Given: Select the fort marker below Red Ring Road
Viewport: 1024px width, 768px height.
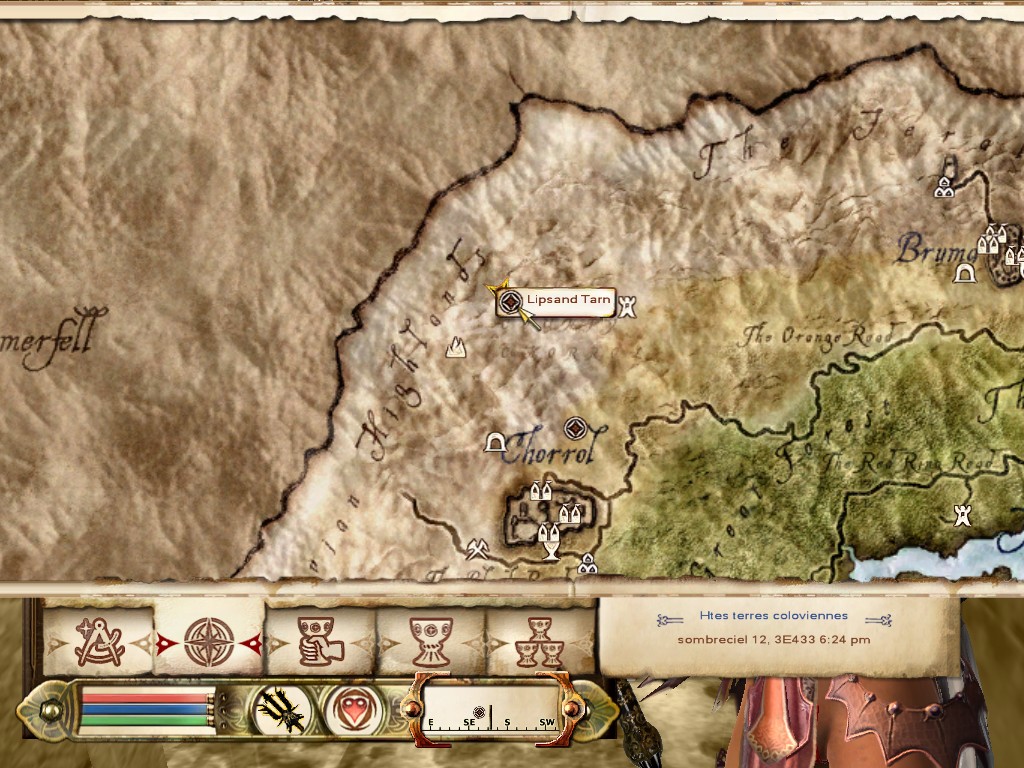Looking at the screenshot, I should (x=963, y=515).
